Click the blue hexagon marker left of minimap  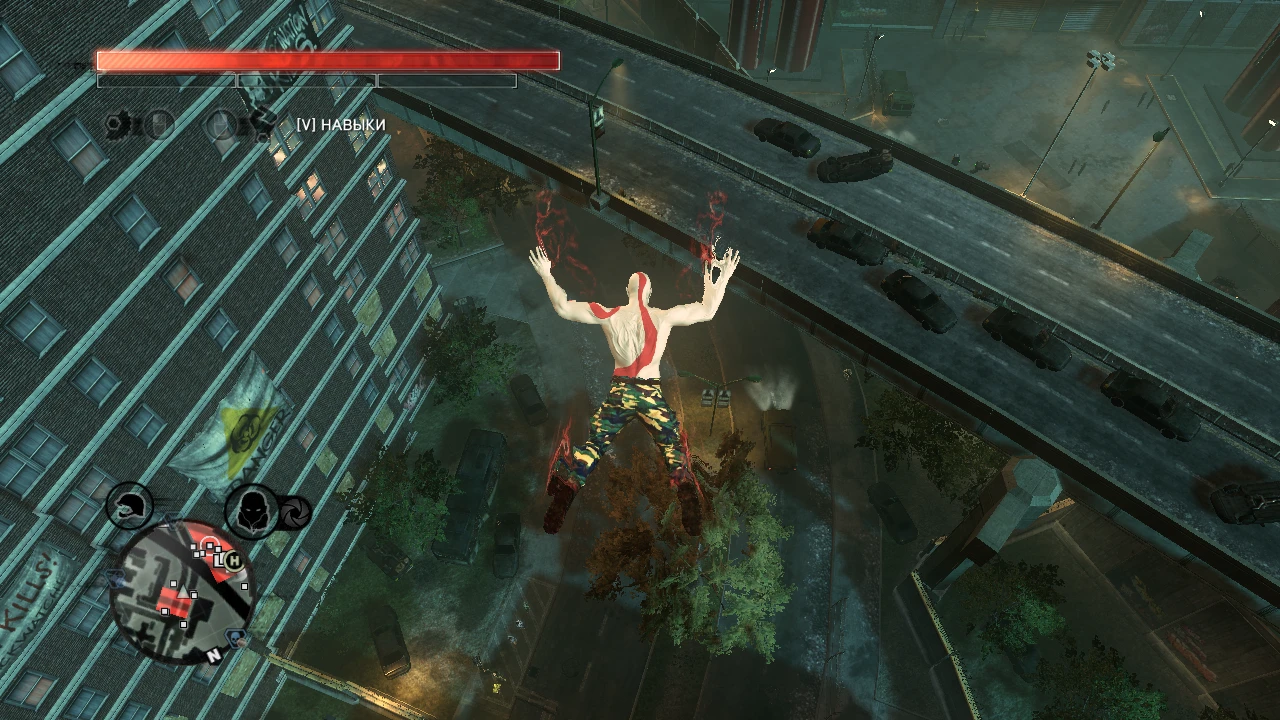[x=115, y=580]
